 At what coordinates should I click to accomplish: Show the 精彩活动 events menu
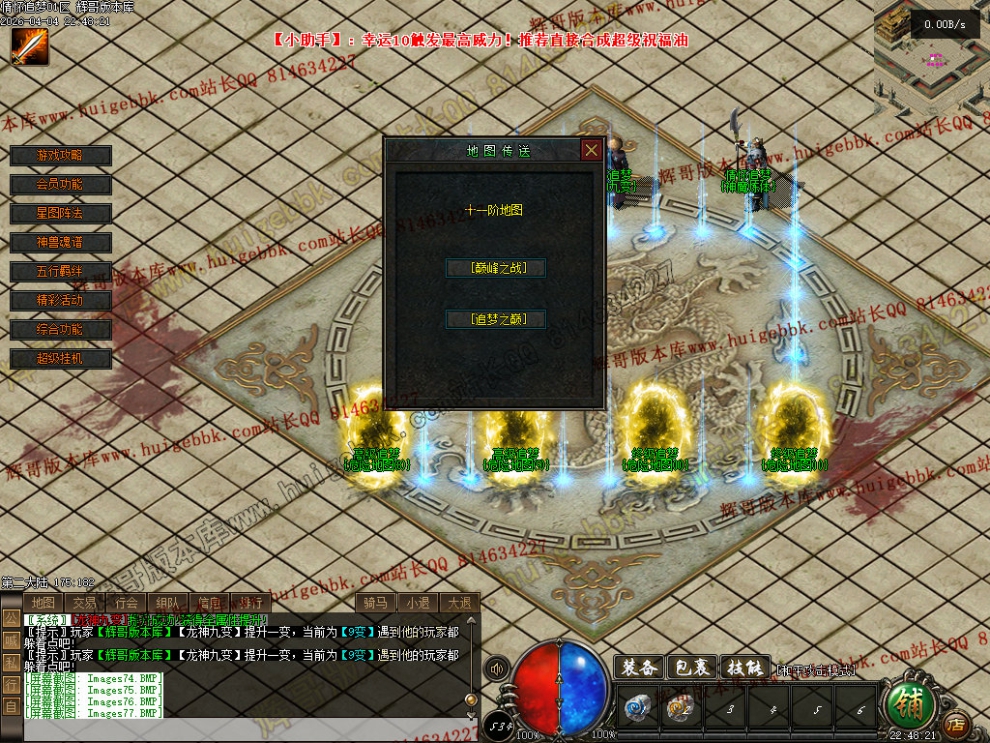60,300
